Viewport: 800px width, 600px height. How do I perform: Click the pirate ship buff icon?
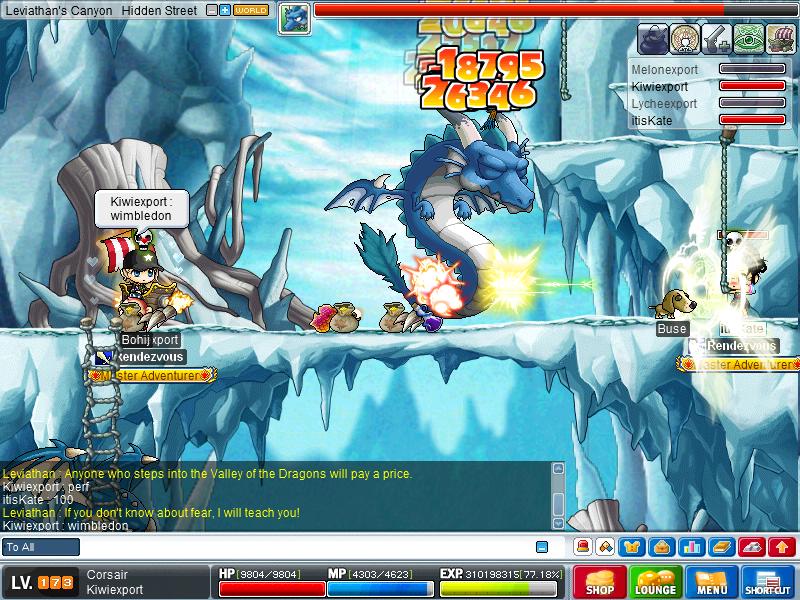(780, 38)
